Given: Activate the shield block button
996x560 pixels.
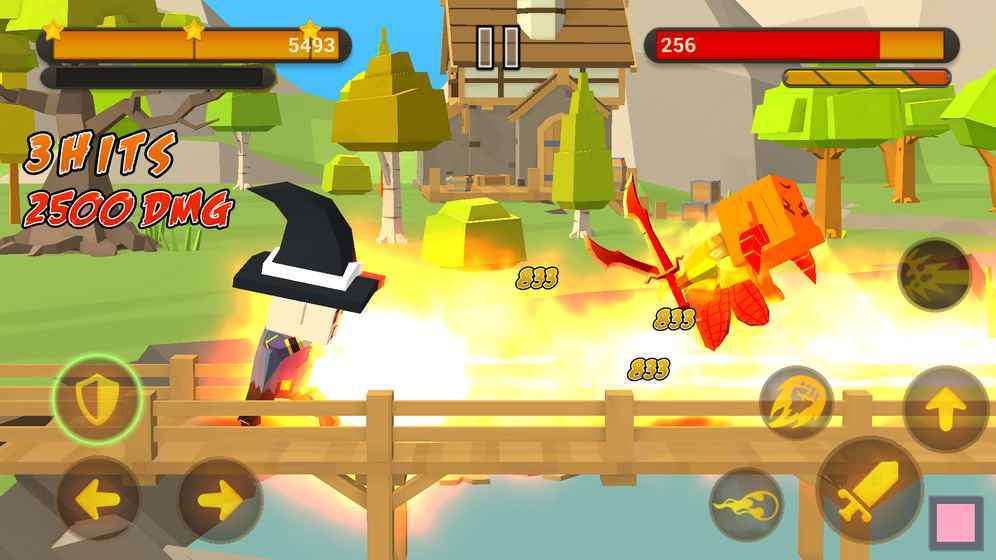Looking at the screenshot, I should 96,400.
